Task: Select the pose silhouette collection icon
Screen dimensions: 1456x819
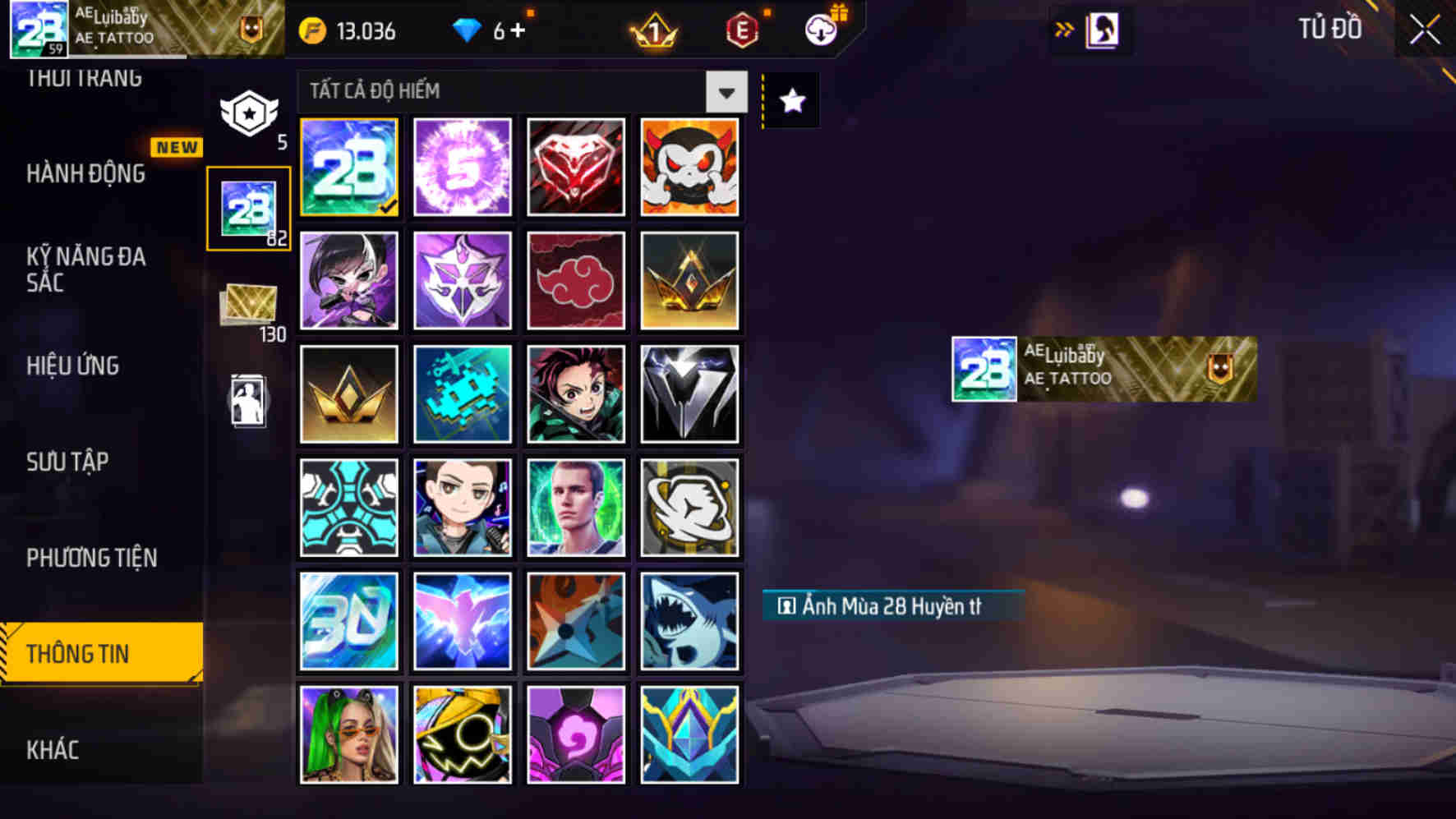Action: point(249,400)
